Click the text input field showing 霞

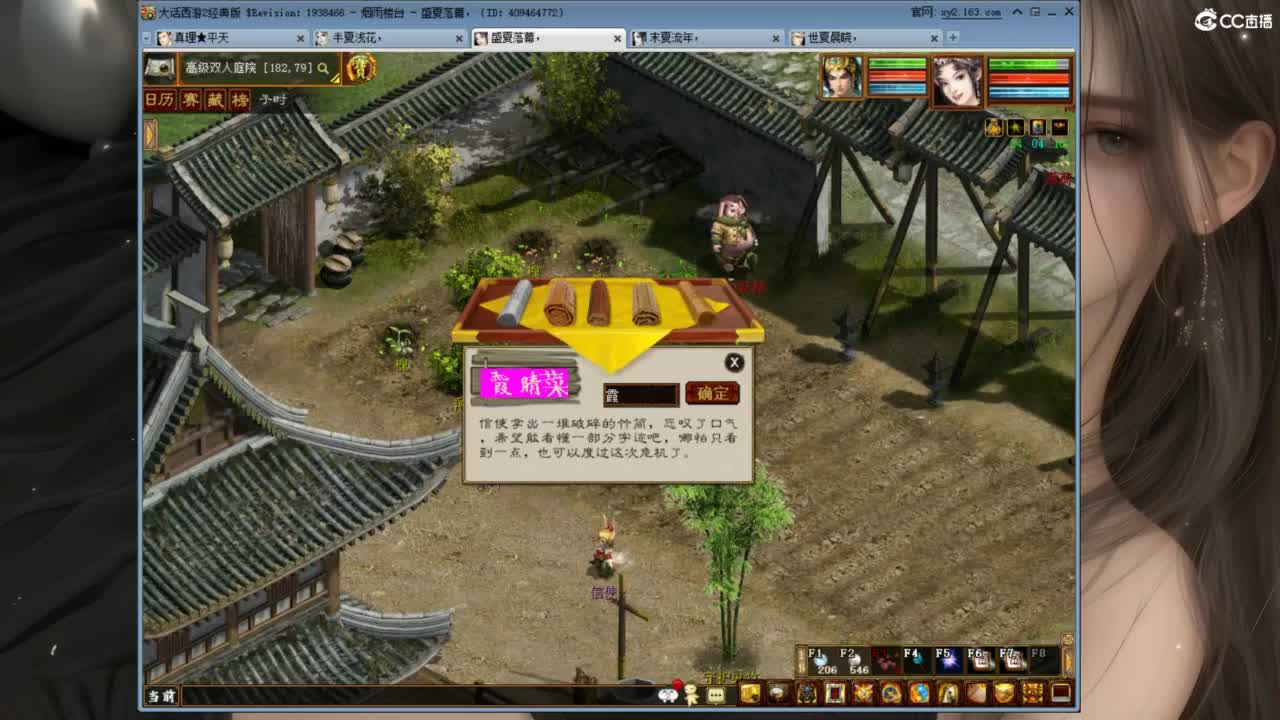(640, 394)
